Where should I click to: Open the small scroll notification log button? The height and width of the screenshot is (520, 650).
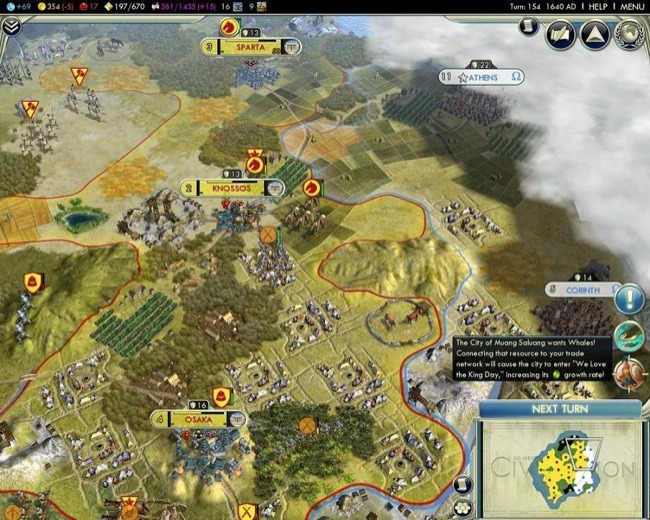coord(529,26)
